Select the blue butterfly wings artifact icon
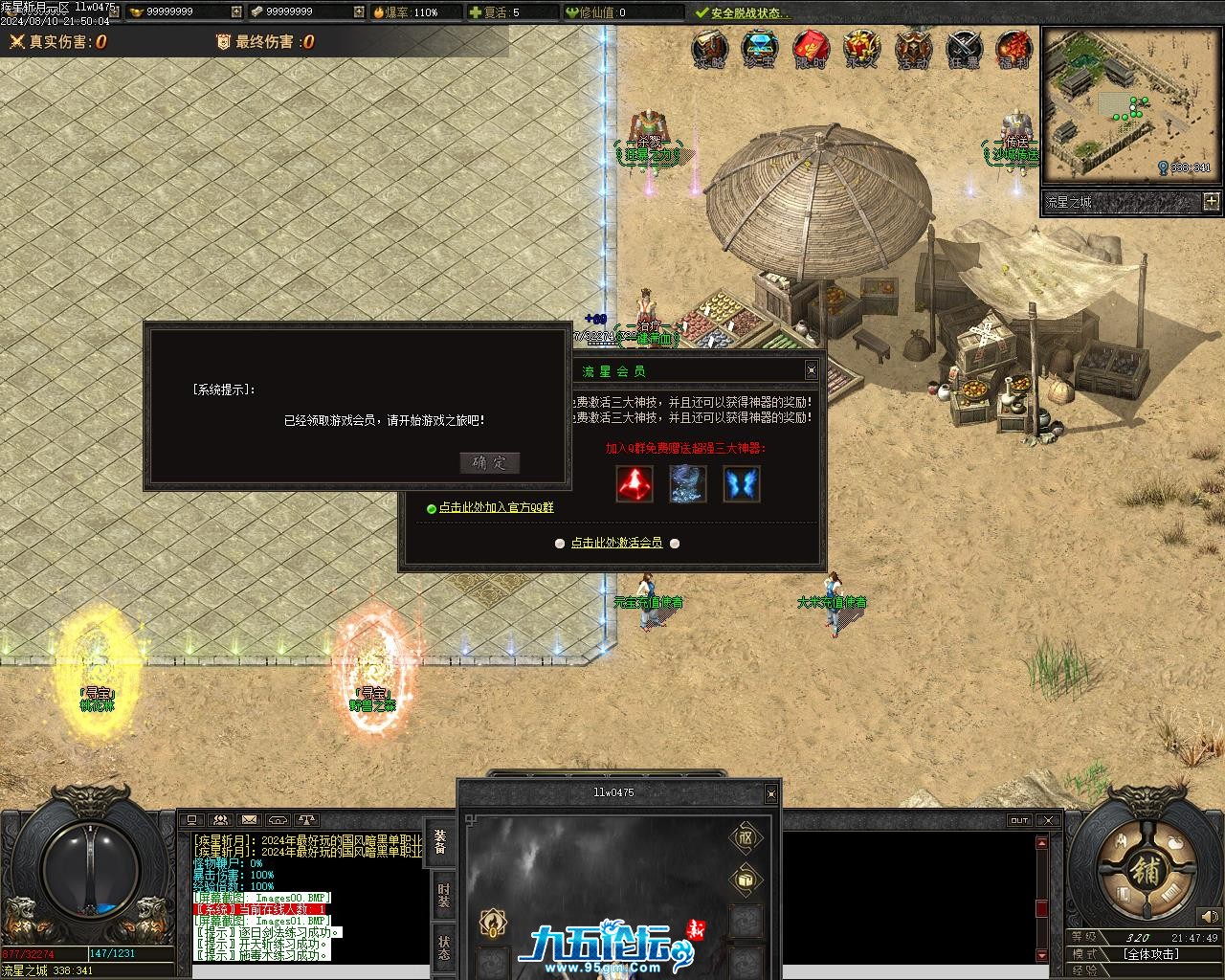Image resolution: width=1225 pixels, height=980 pixels. tap(742, 484)
